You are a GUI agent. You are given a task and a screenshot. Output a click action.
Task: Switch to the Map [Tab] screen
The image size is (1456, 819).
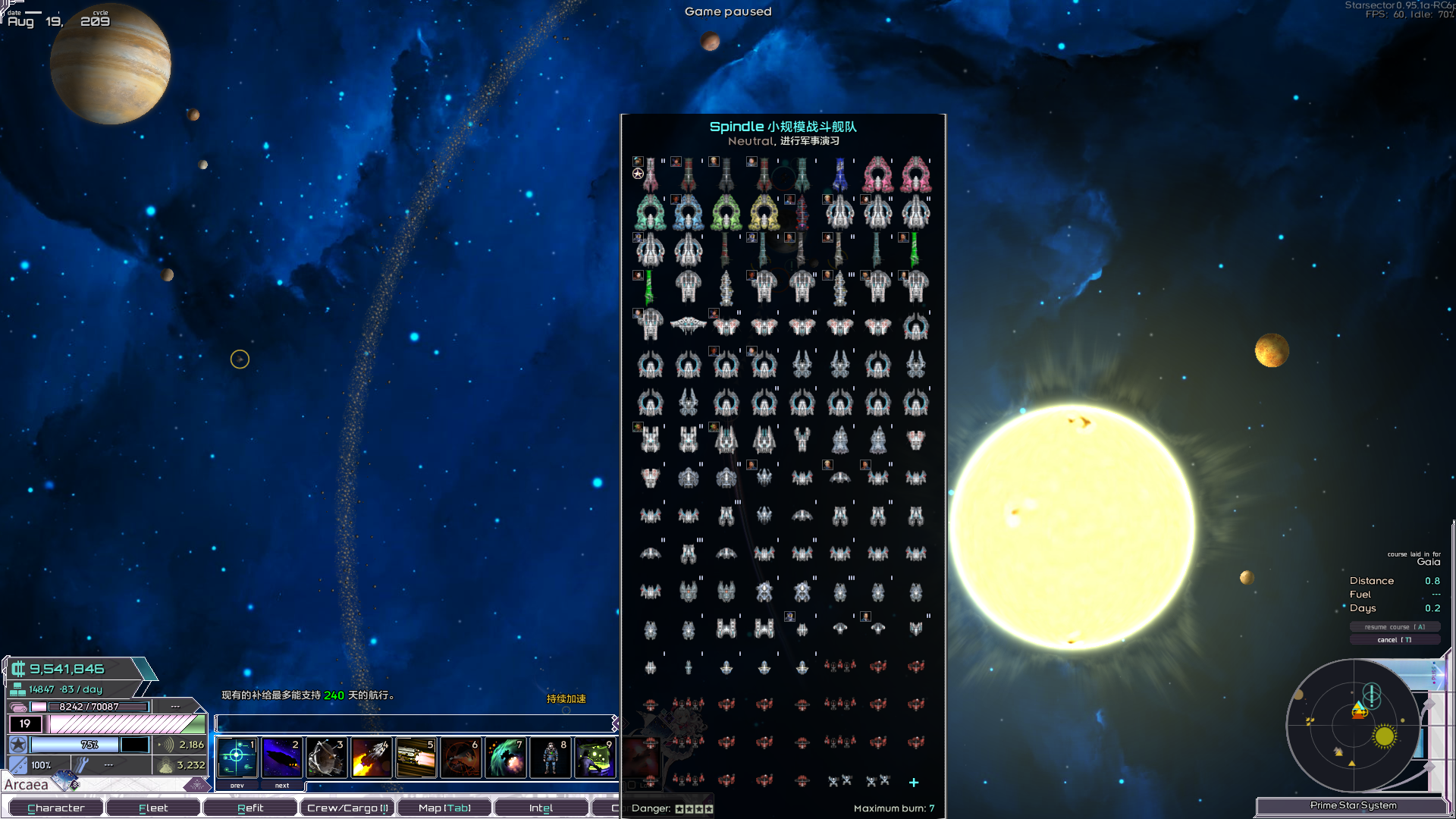click(x=444, y=807)
